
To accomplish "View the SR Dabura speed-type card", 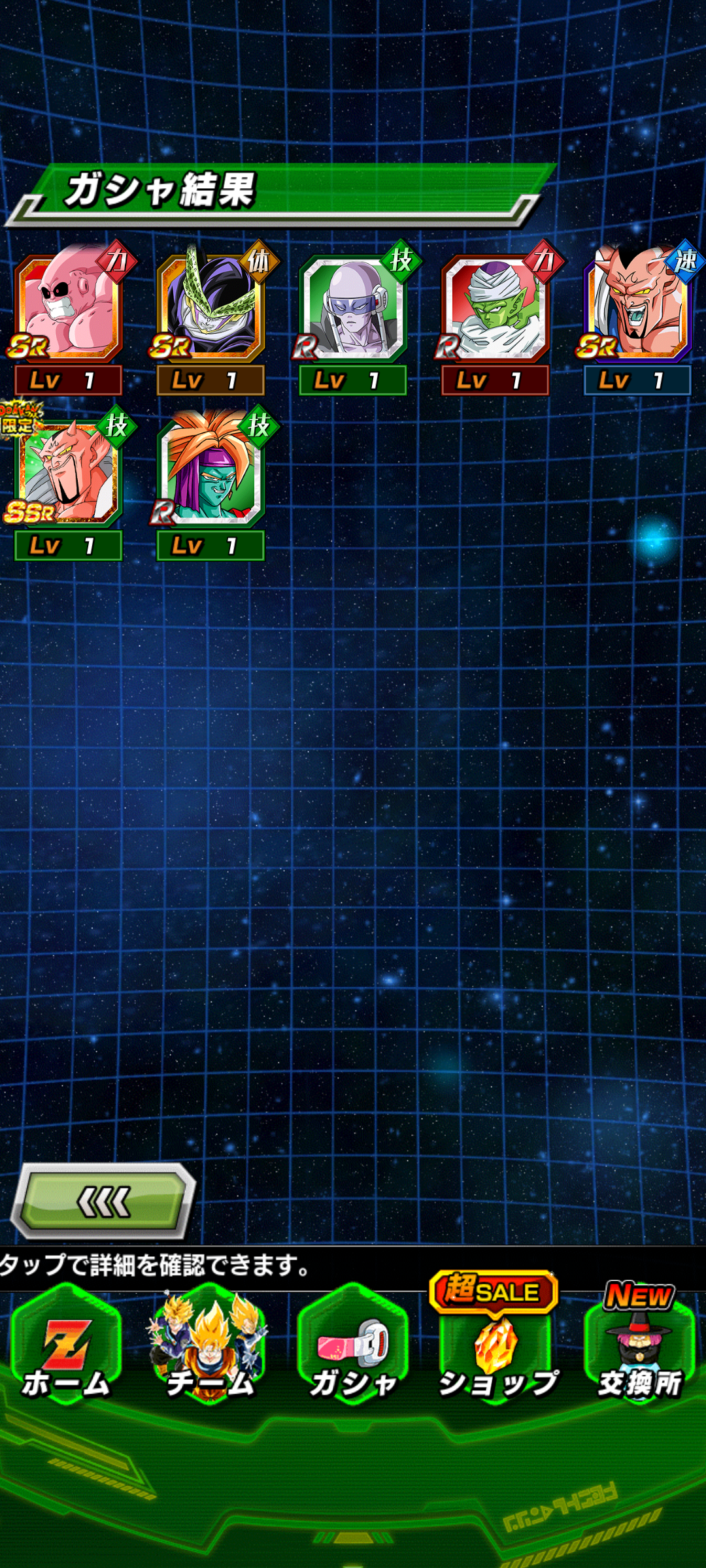I will coord(637,308).
